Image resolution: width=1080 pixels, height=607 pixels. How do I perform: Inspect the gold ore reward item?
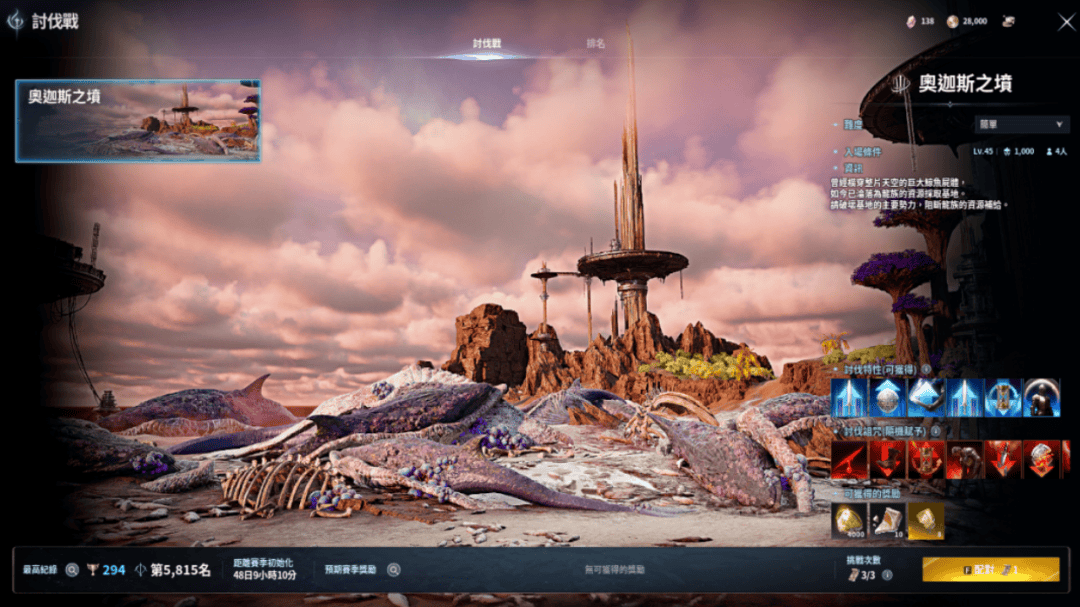849,520
